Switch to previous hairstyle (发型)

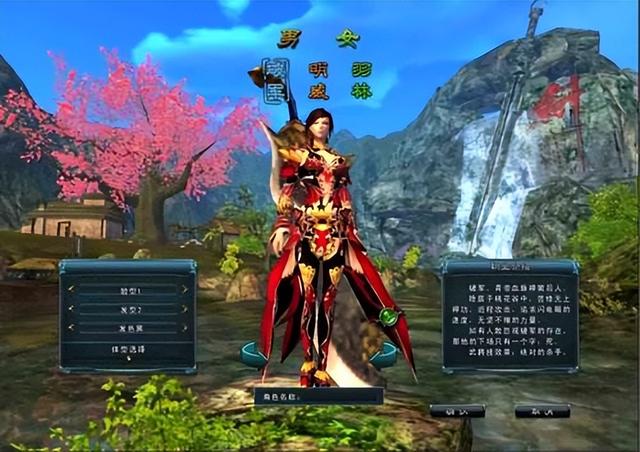71,309
